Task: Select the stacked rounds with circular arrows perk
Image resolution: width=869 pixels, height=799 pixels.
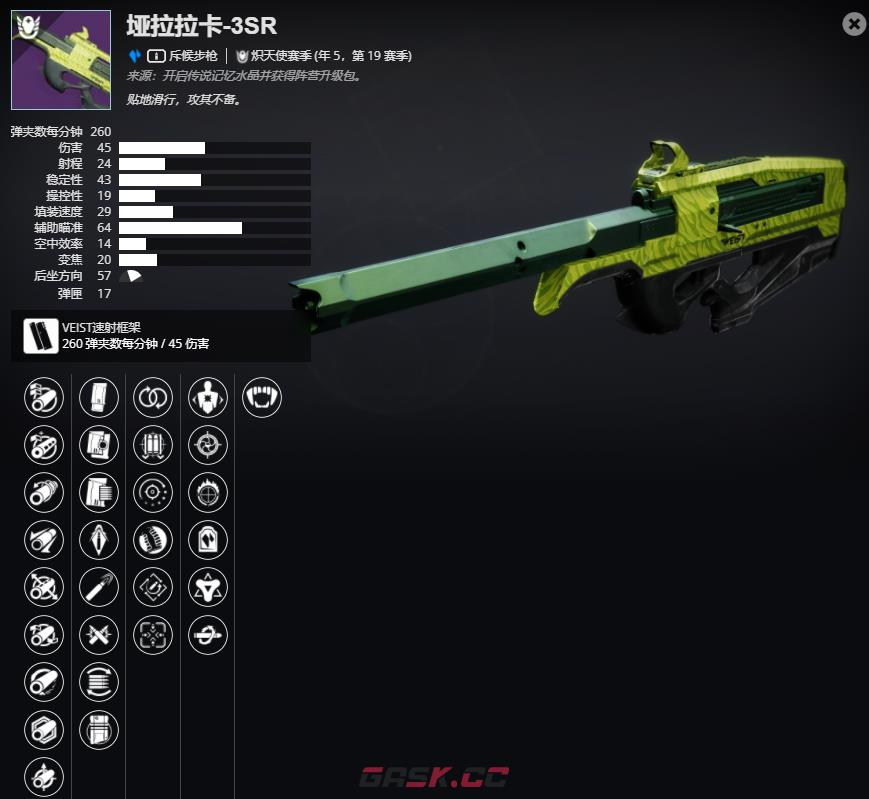Action: pyautogui.click(x=99, y=682)
